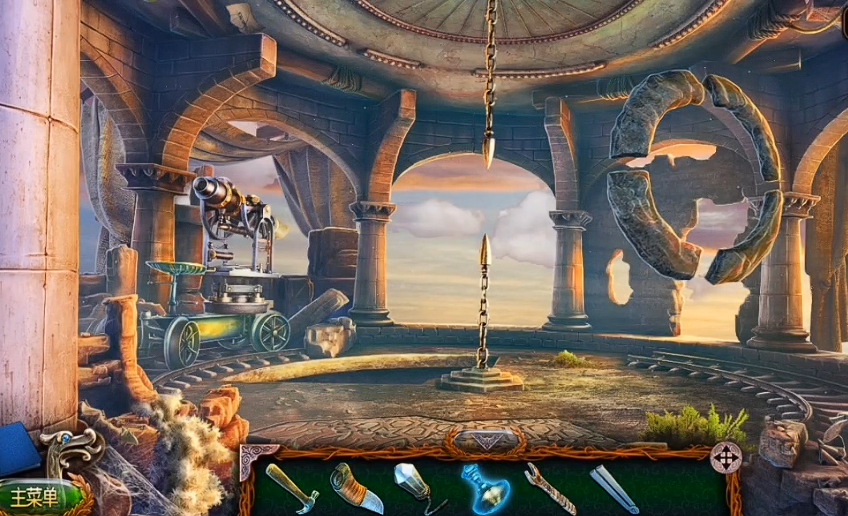Select the wrench in the inventory
This screenshot has width=848, height=516.
coord(549,488)
